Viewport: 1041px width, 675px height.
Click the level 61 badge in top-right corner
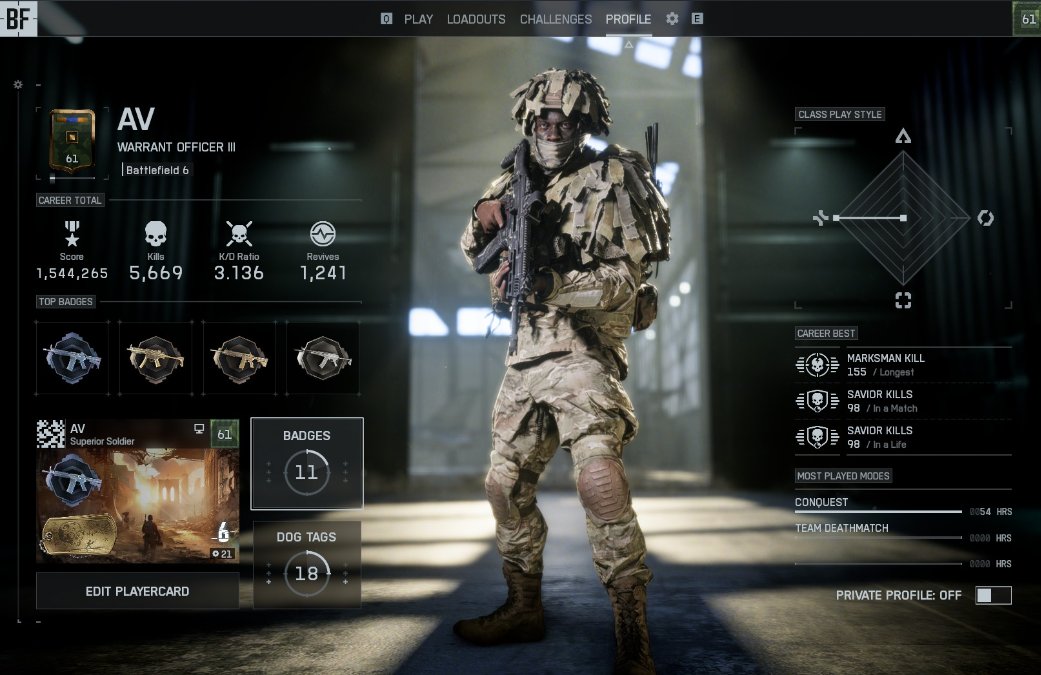tap(1026, 19)
